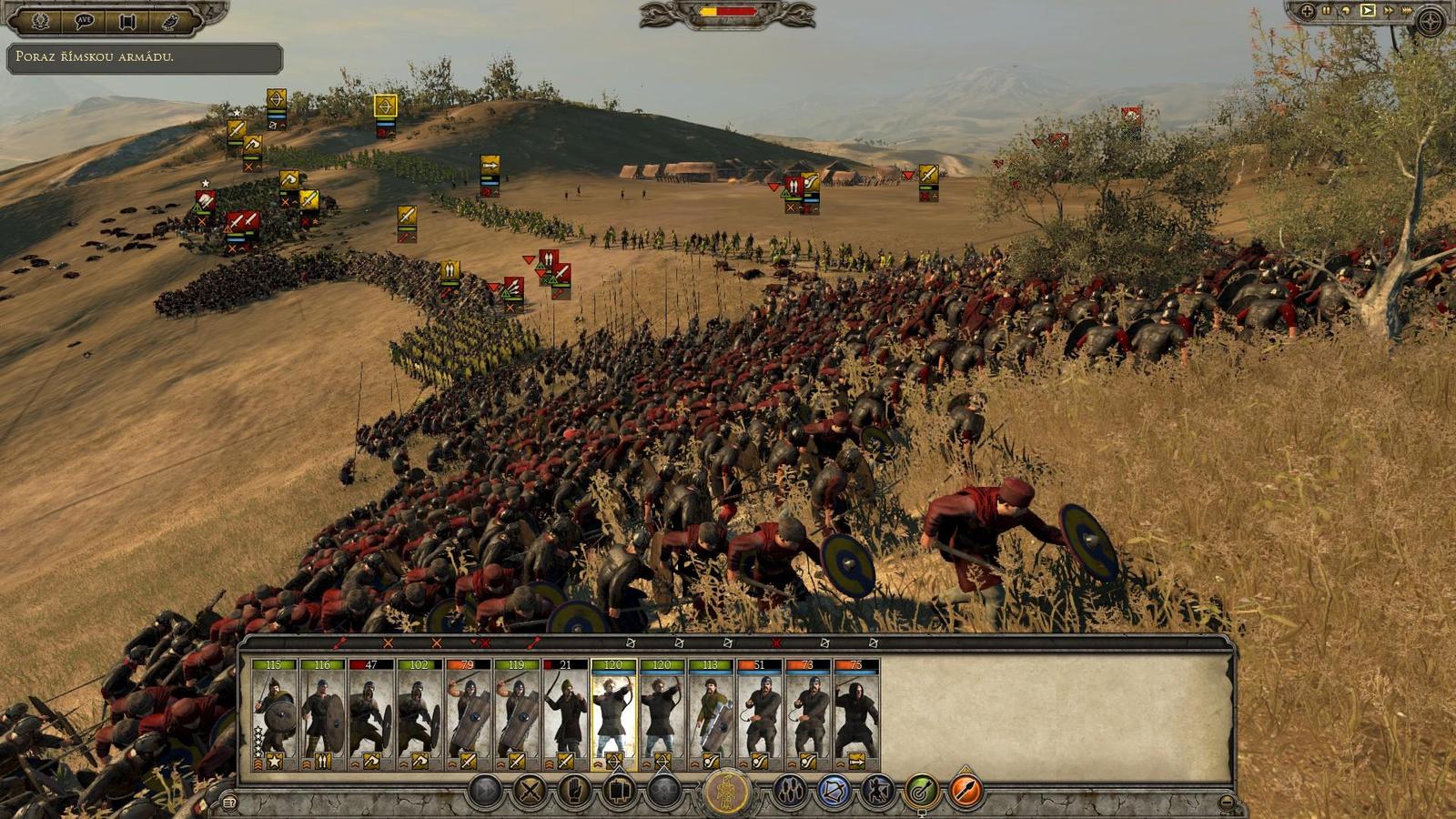Pause the battle
This screenshot has height=819, width=1456.
click(x=1326, y=10)
